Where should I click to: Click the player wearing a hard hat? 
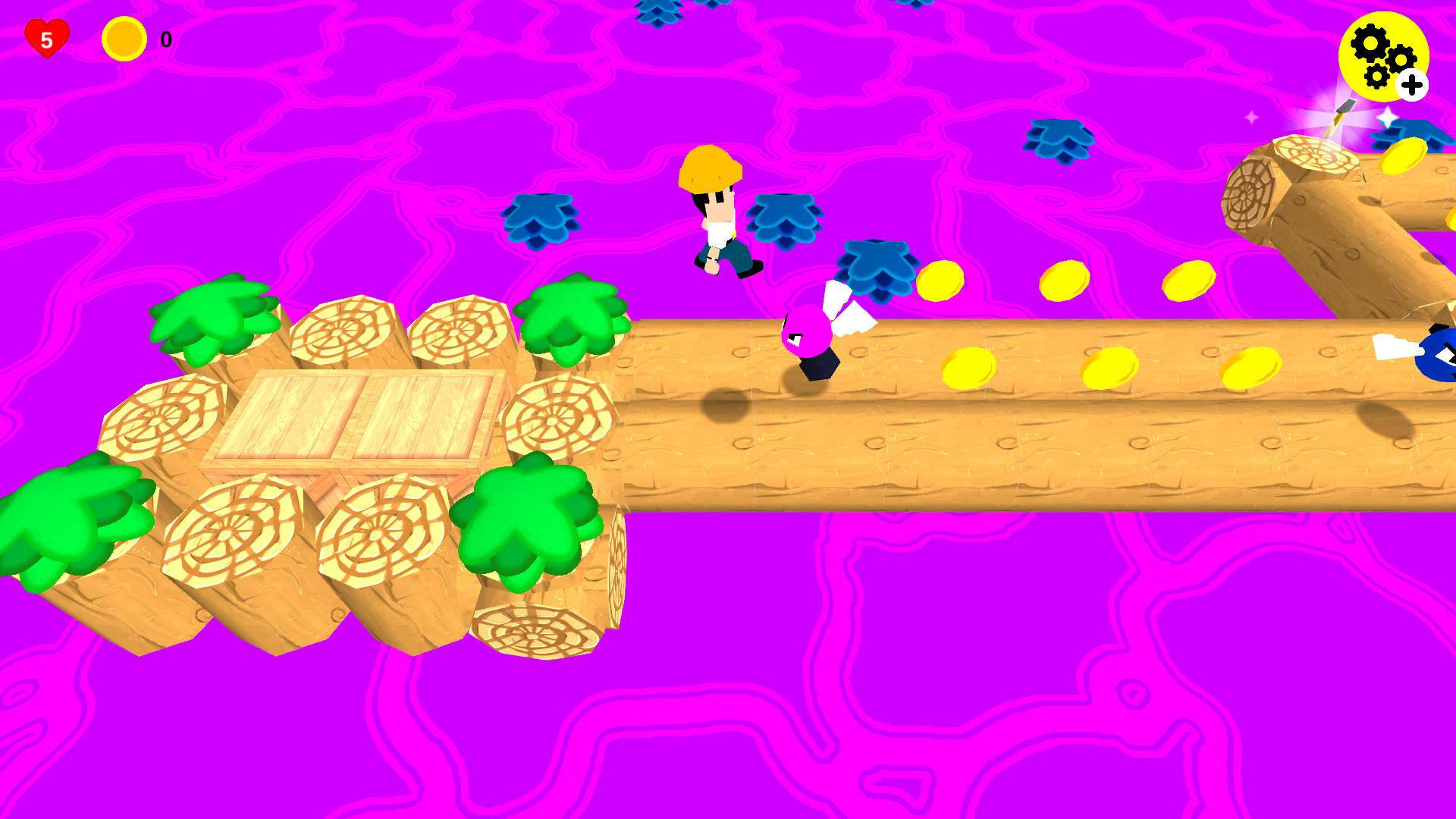717,212
